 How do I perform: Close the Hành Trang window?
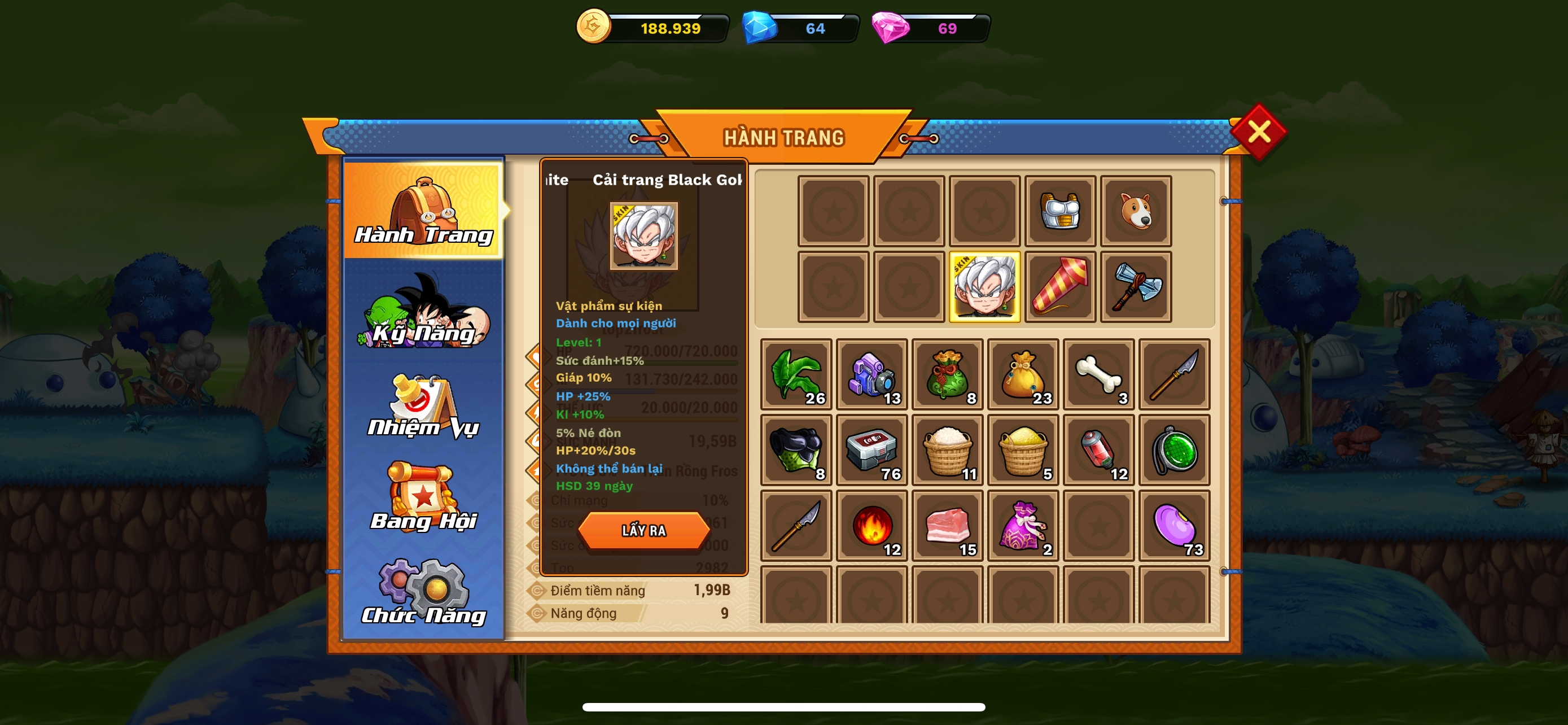tap(1258, 132)
